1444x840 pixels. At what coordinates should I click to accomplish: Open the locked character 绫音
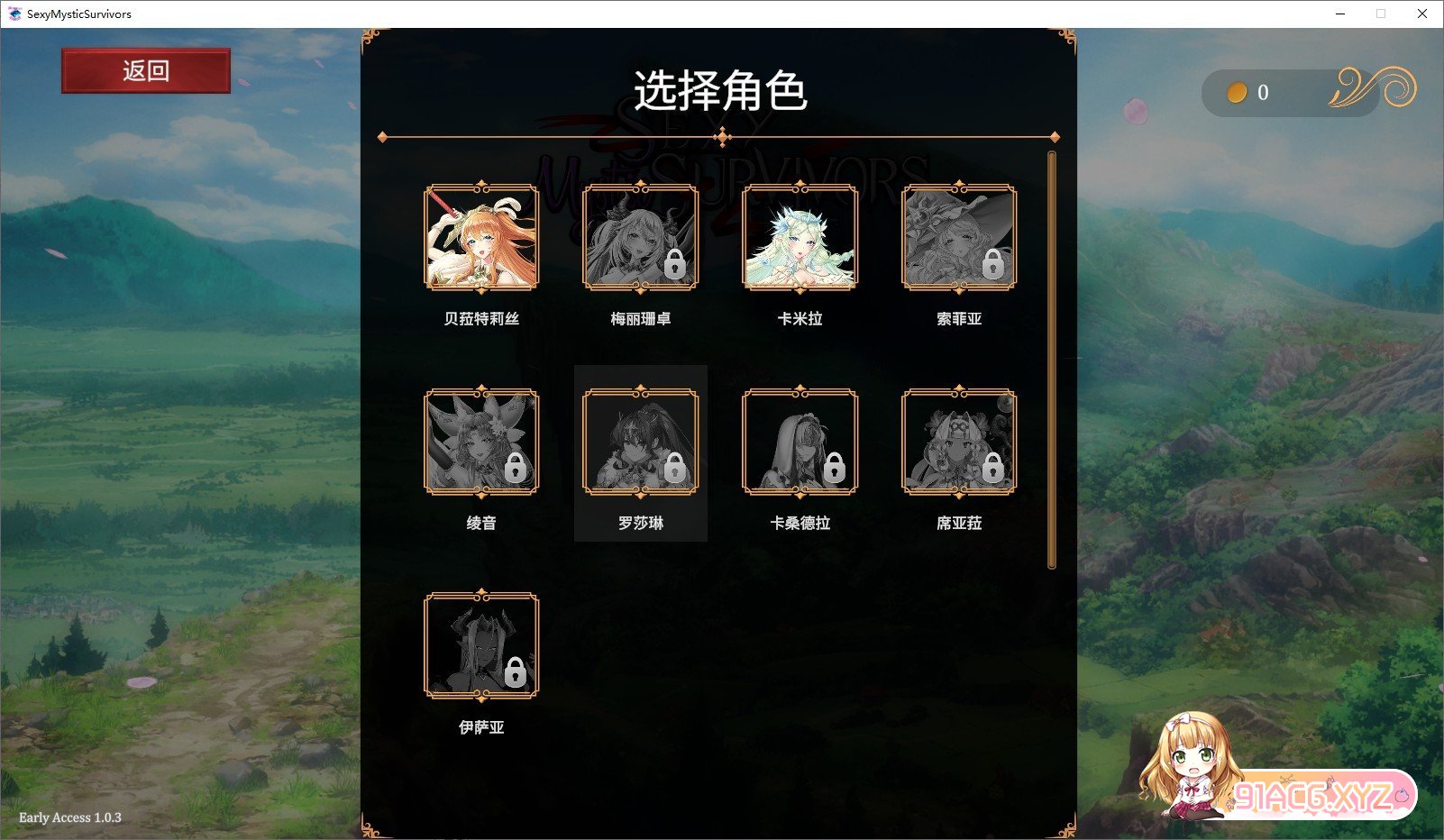pos(481,442)
